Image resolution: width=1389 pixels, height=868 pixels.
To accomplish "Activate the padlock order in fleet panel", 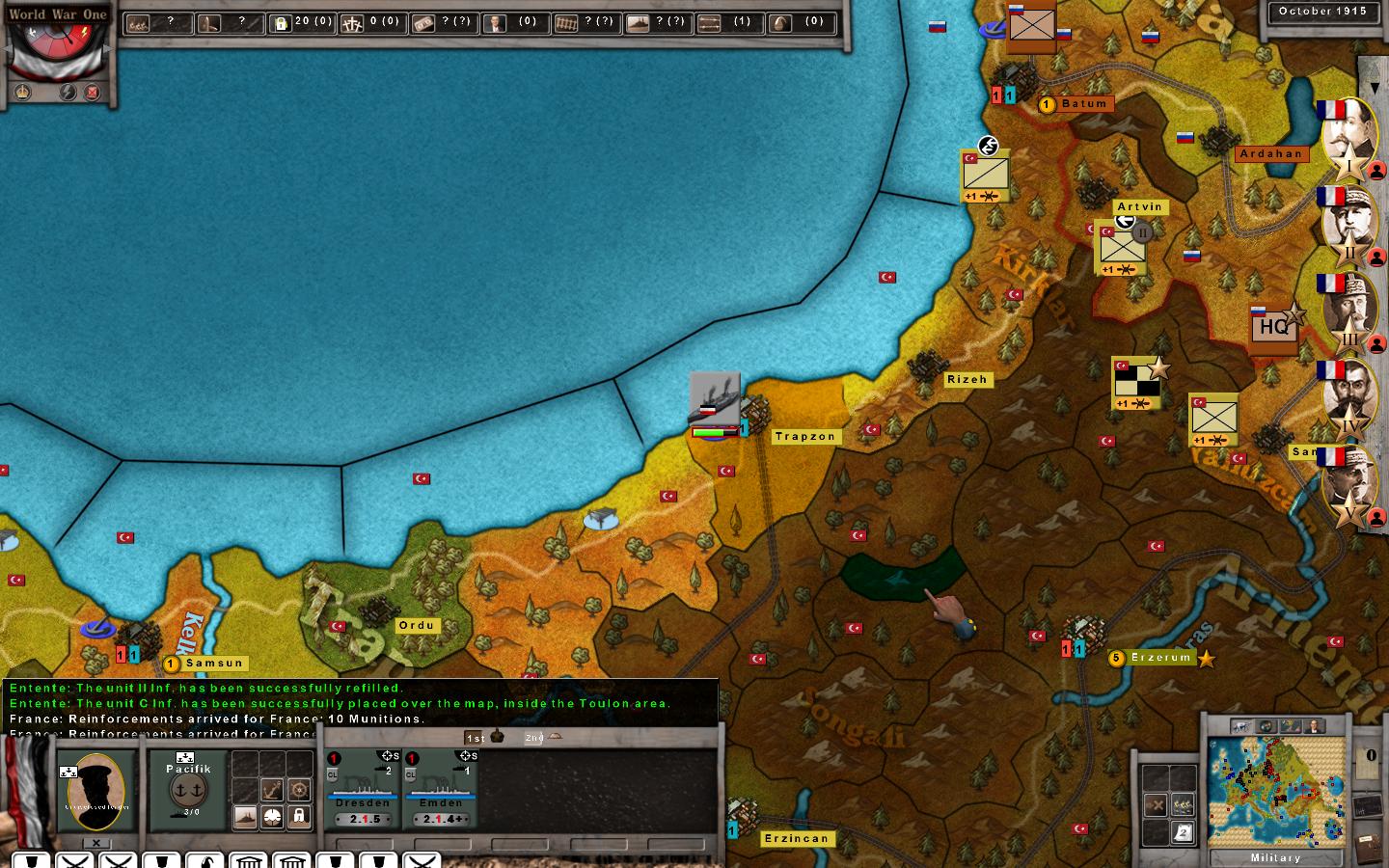I will (299, 817).
